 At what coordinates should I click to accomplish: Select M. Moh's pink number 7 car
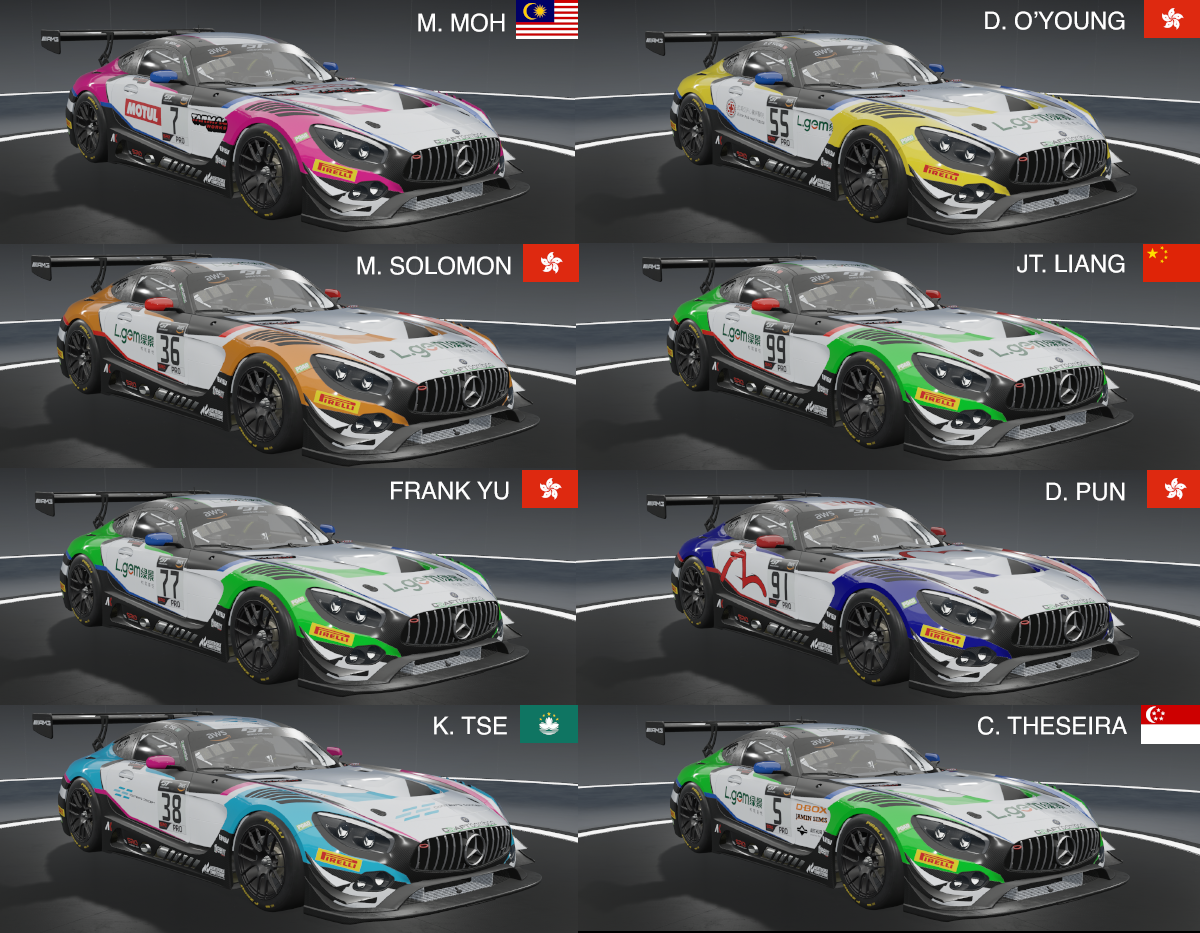pos(290,130)
